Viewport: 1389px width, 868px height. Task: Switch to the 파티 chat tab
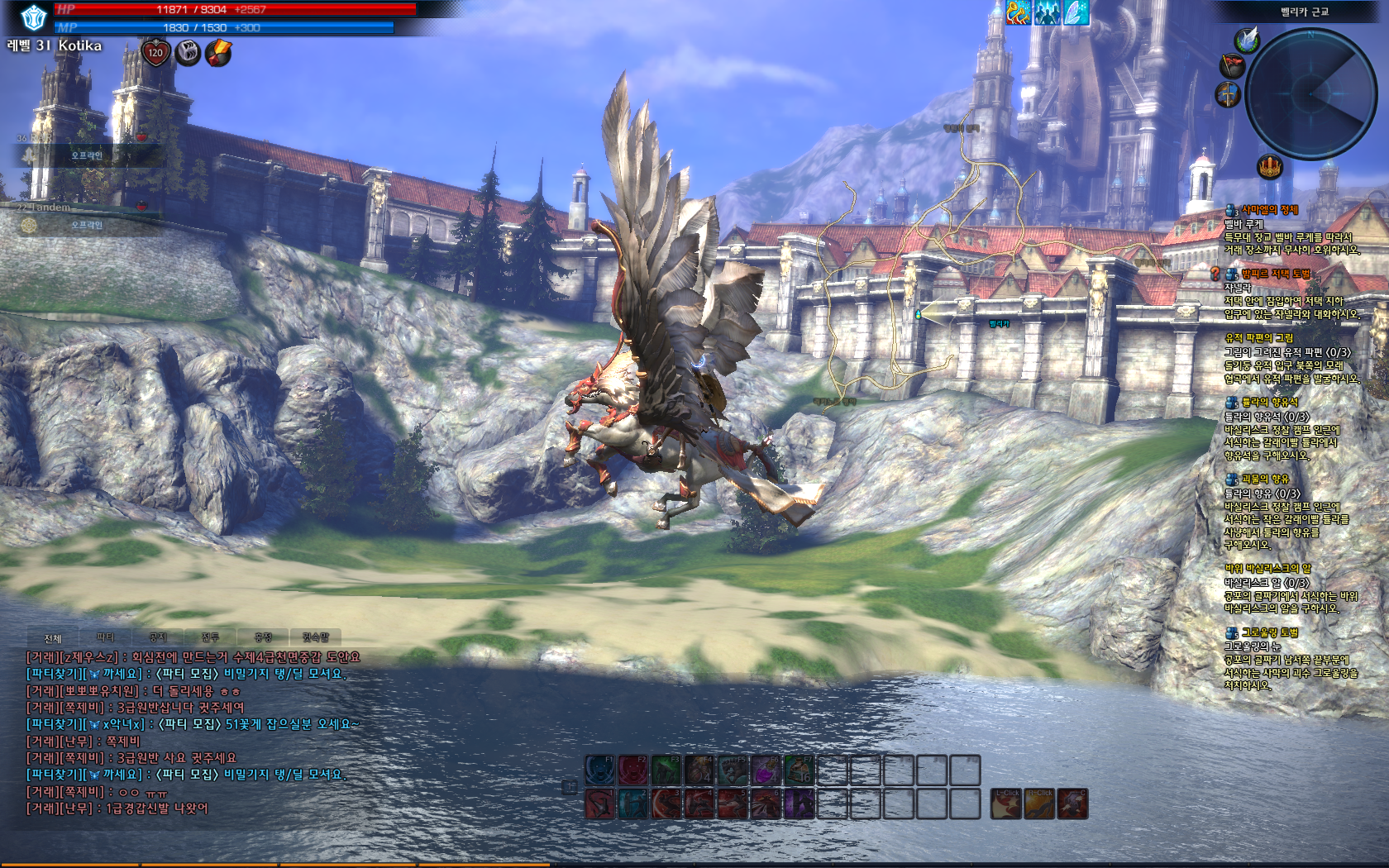coord(105,637)
